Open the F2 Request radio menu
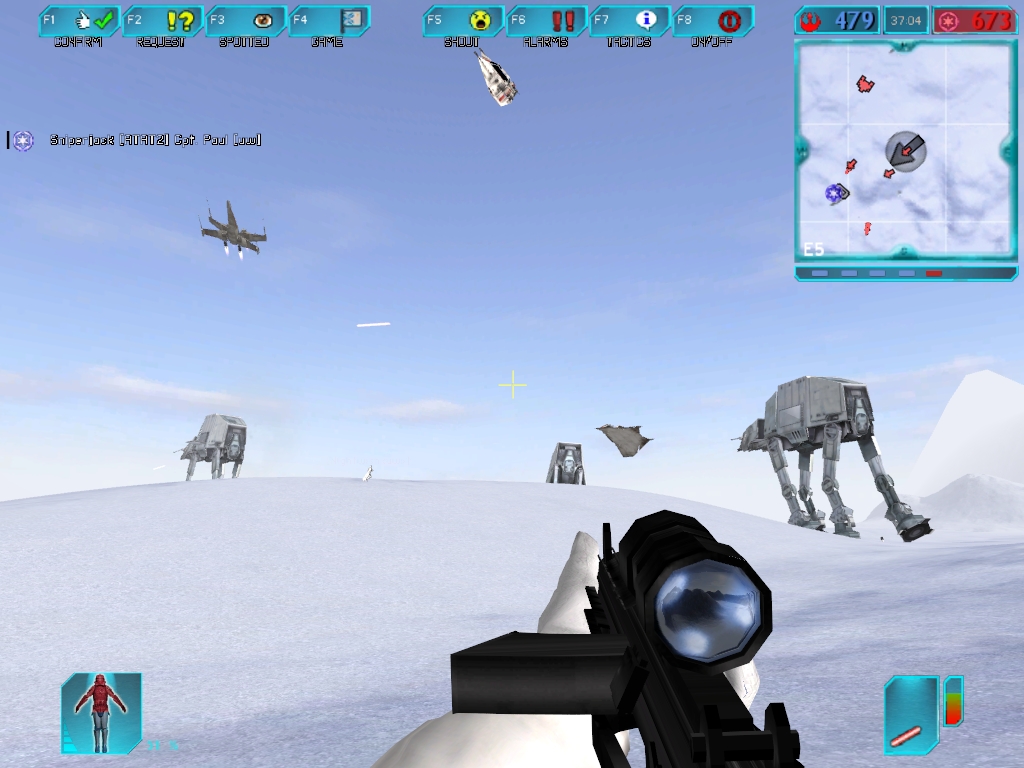The height and width of the screenshot is (768, 1024). coord(163,21)
